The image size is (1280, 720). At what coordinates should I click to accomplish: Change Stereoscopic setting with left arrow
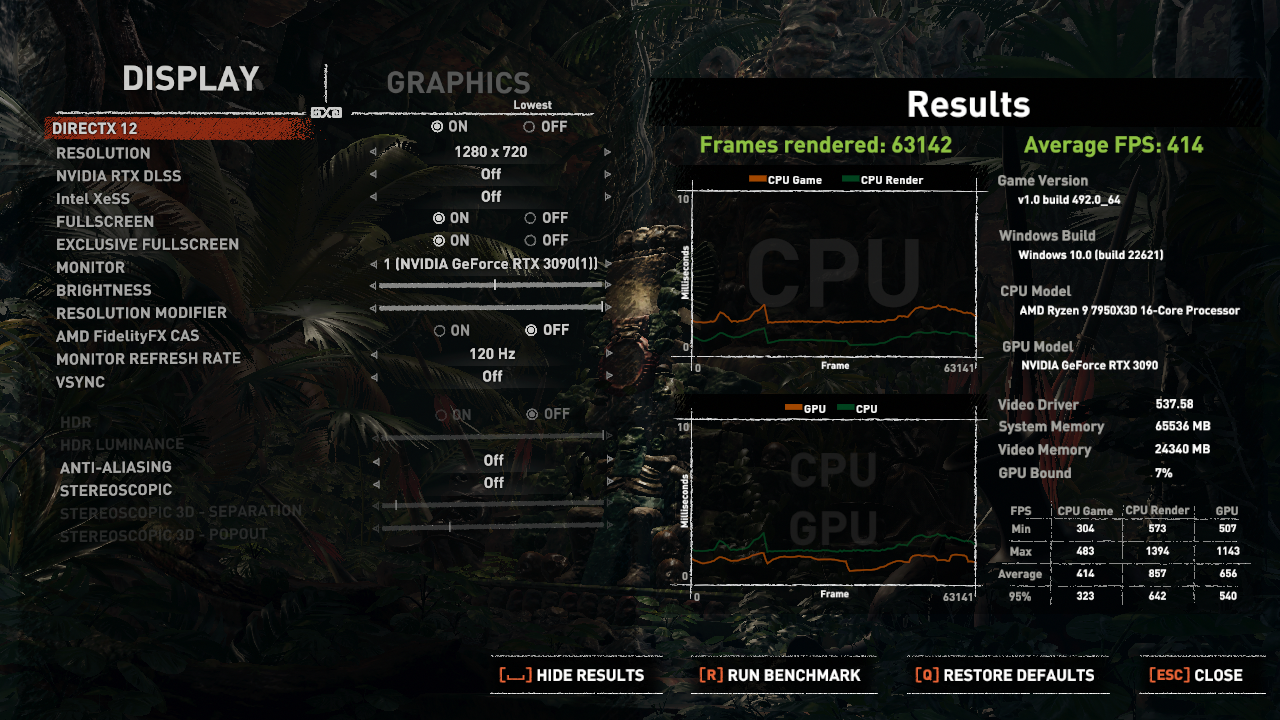(374, 484)
